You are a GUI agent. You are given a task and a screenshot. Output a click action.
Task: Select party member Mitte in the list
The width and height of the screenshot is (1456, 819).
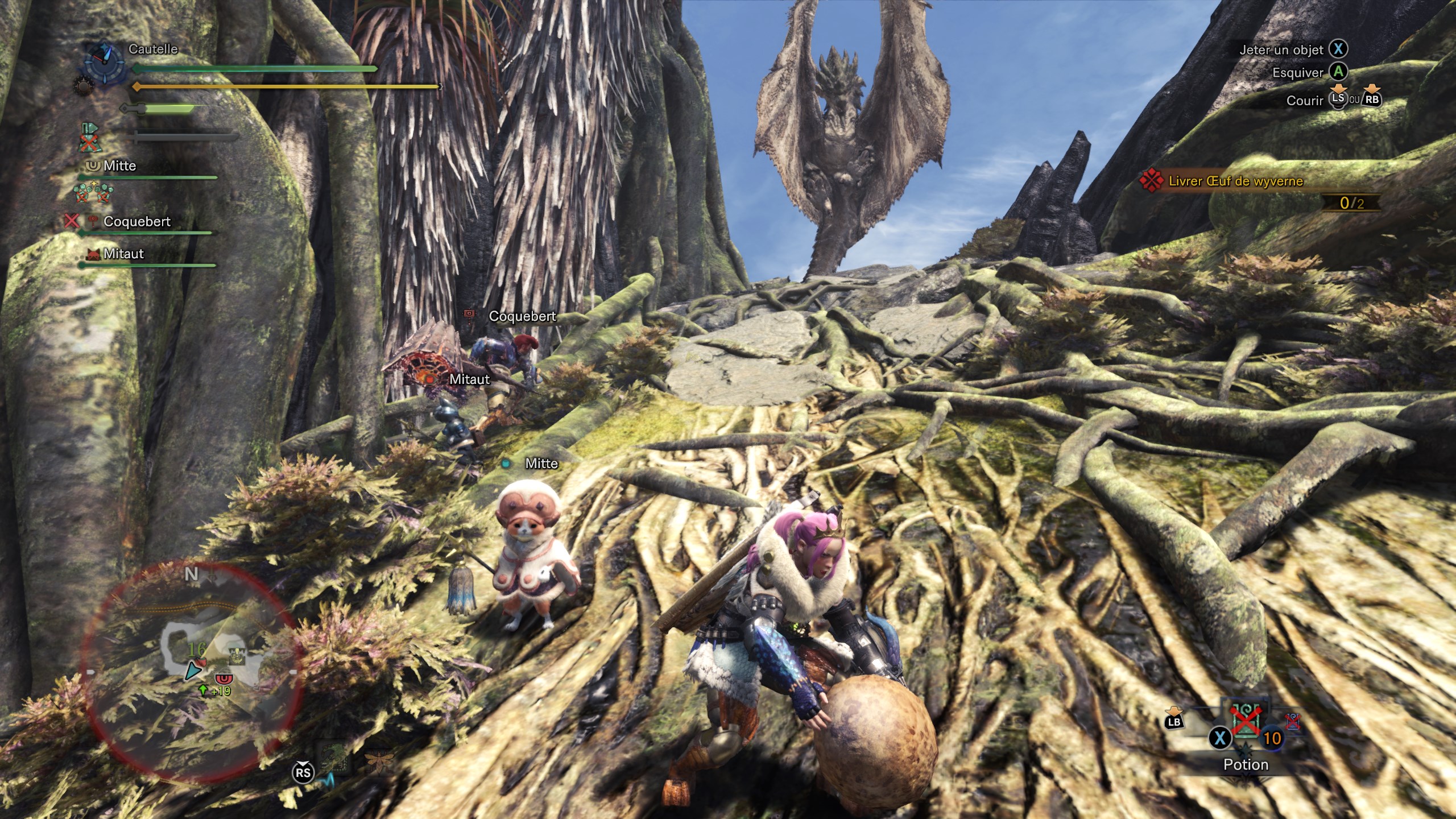click(x=119, y=166)
